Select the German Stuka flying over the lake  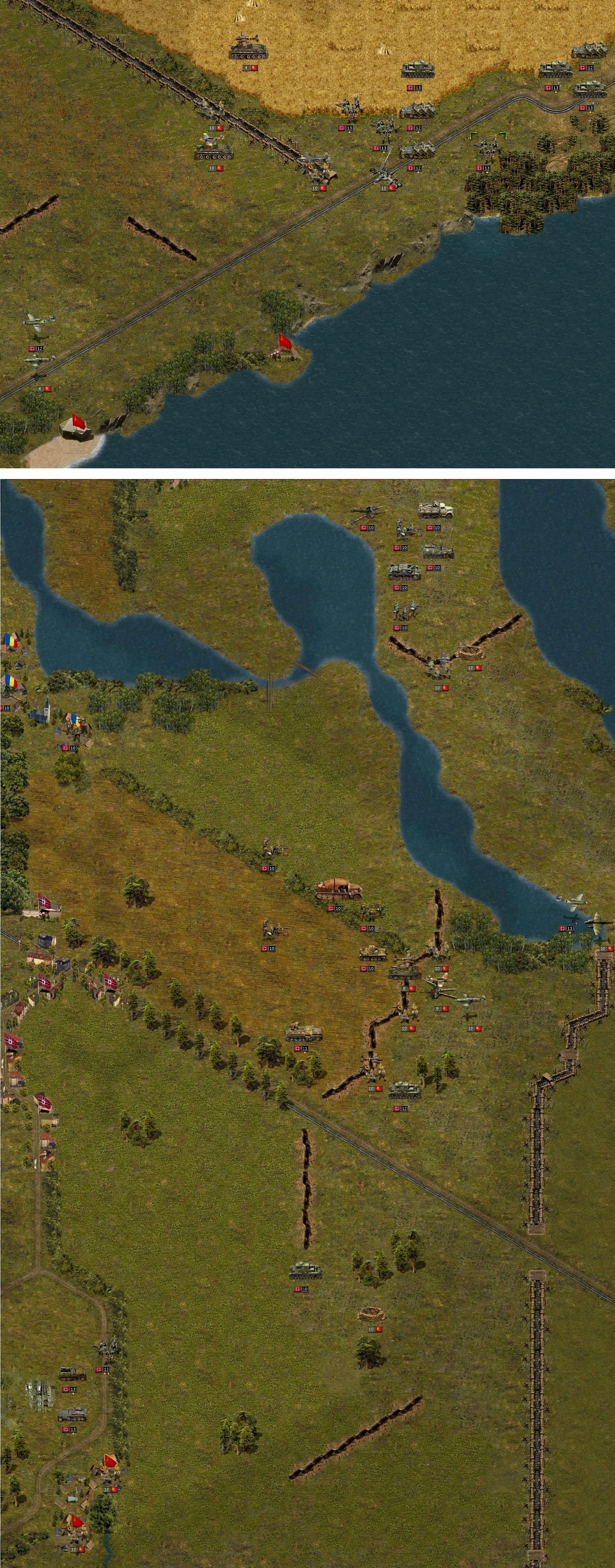573,901
